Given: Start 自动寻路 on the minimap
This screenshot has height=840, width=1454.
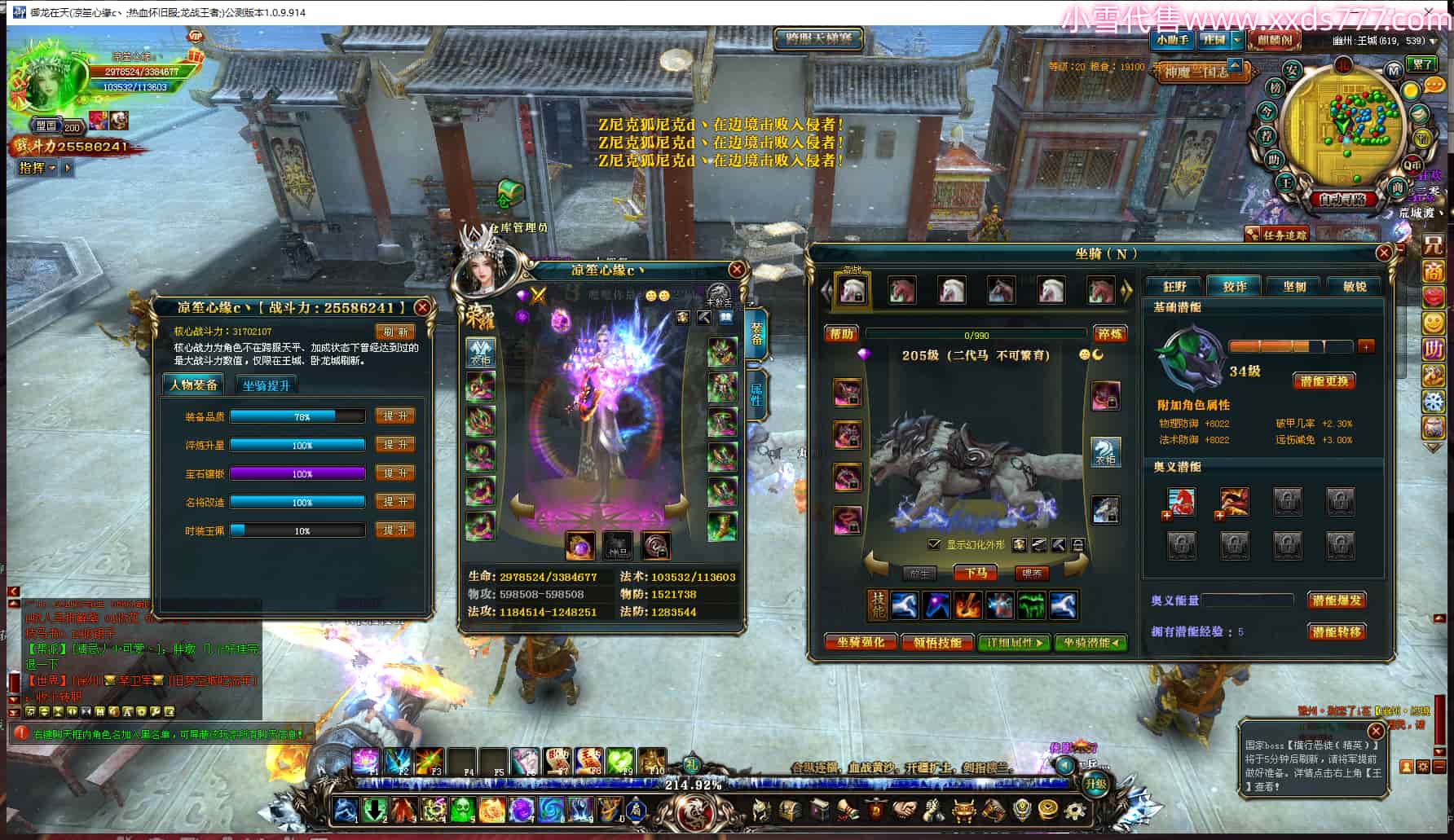Looking at the screenshot, I should [1342, 199].
